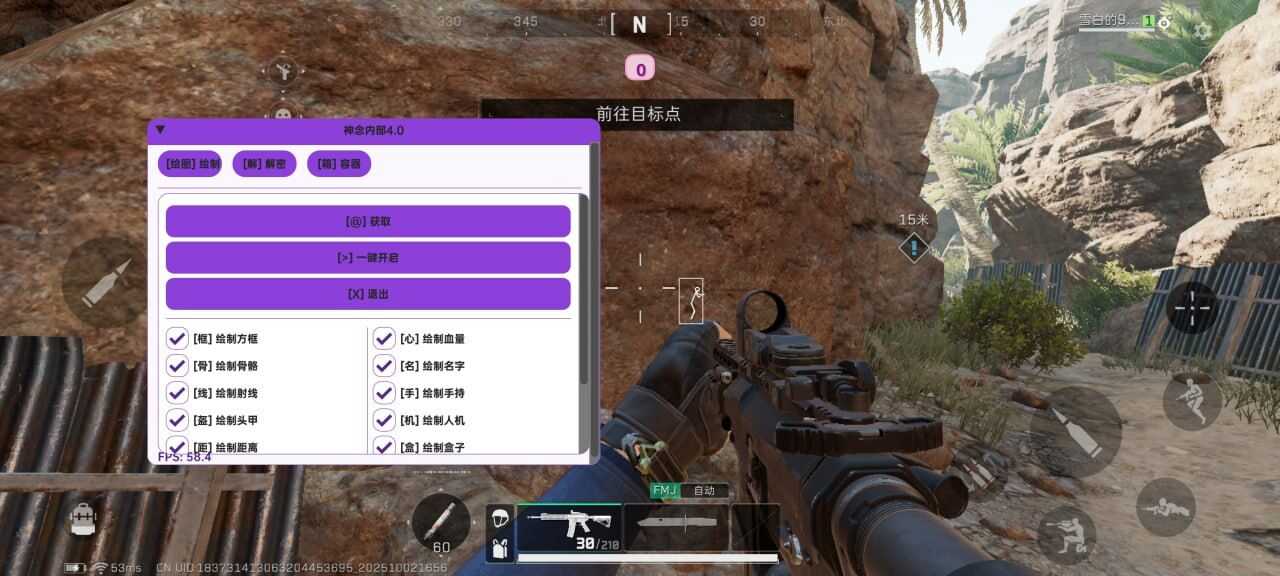Tap the FMJ ammo type label
Viewport: 1280px width, 576px height.
[x=664, y=491]
